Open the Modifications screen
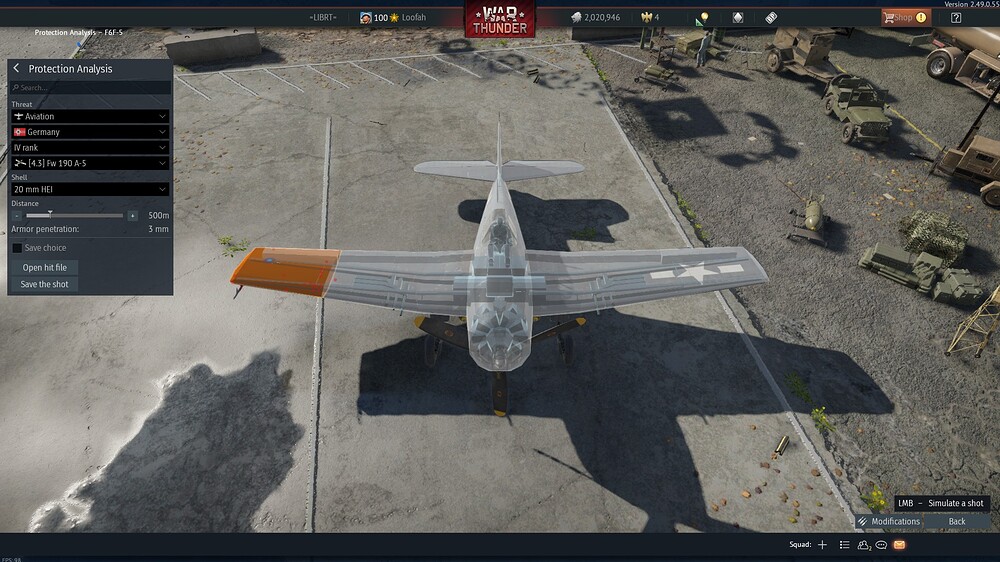Screen dimensions: 1000x562 pyautogui.click(x=888, y=521)
